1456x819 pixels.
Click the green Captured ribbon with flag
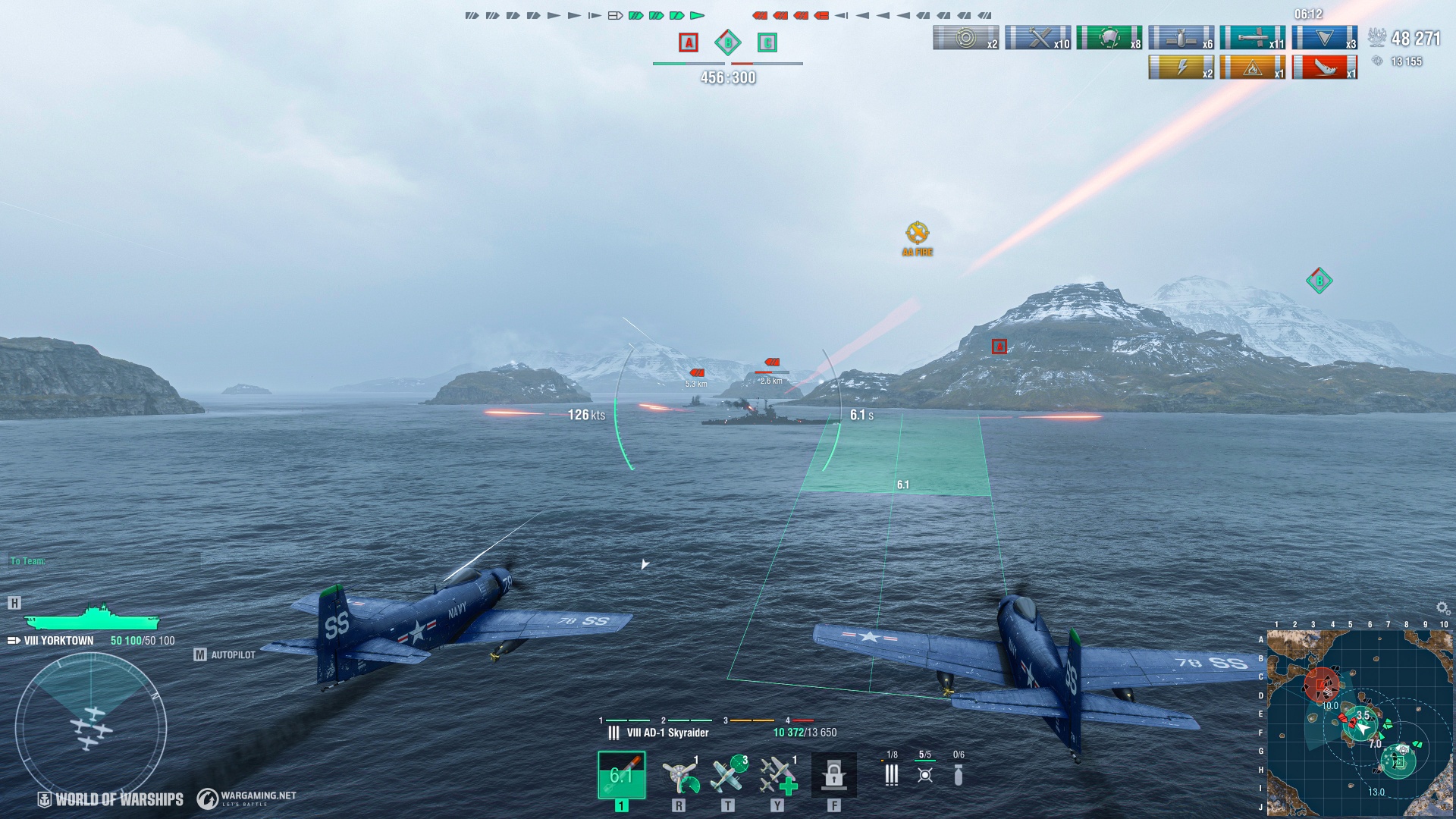[1109, 38]
